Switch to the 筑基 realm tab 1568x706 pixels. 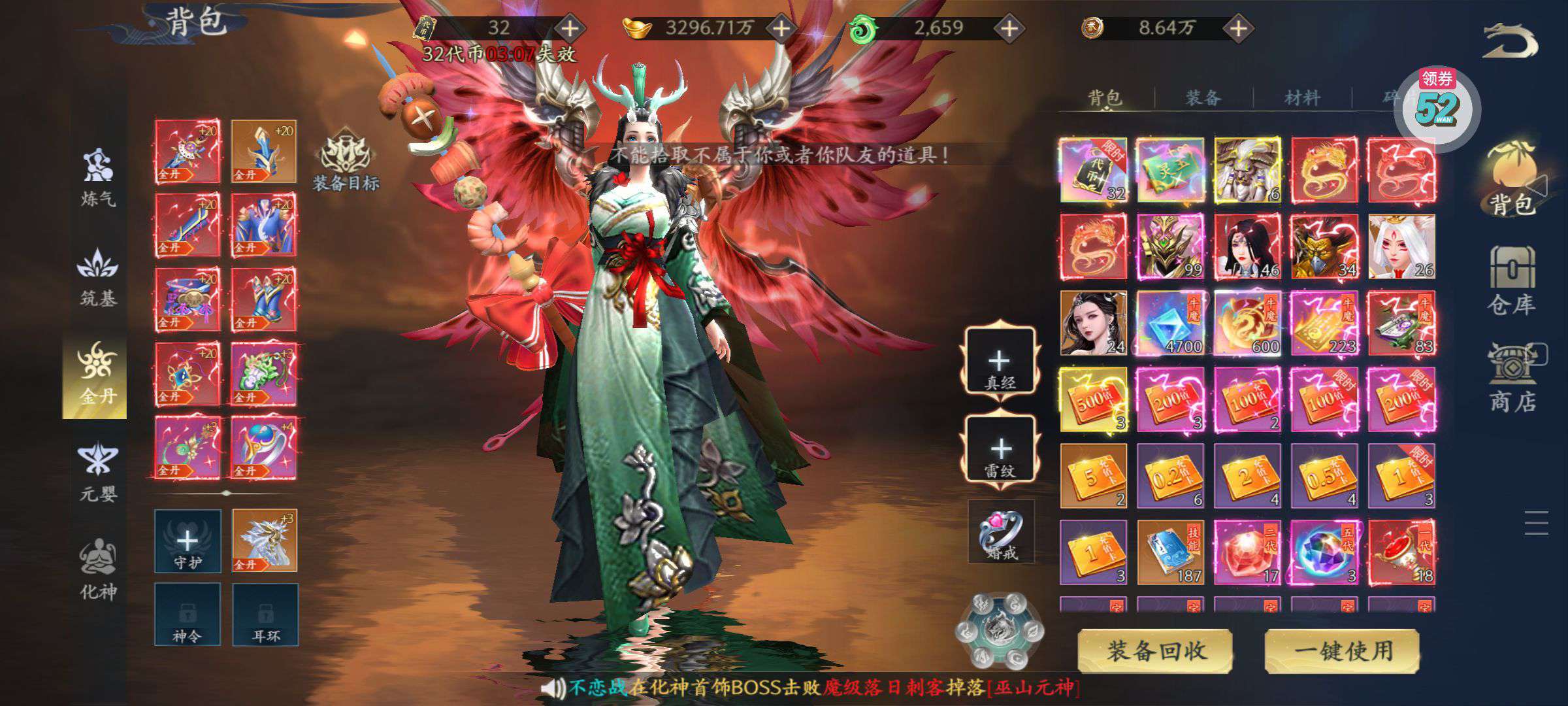pyautogui.click(x=98, y=278)
